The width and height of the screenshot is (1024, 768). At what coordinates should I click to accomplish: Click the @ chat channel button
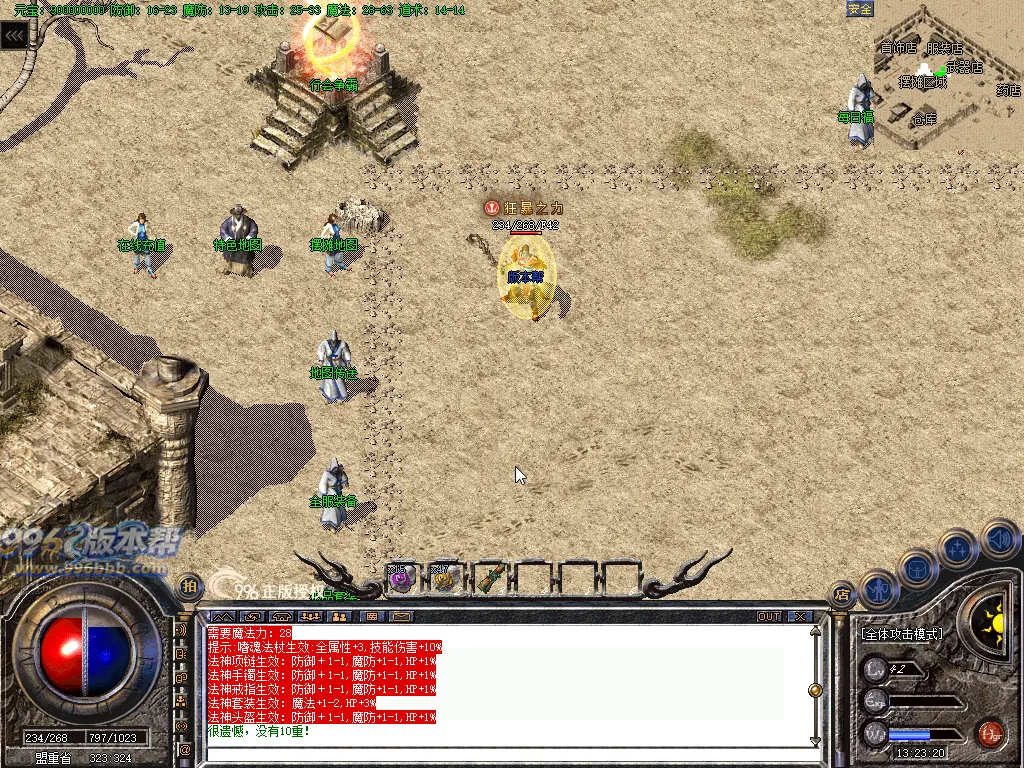[184, 749]
